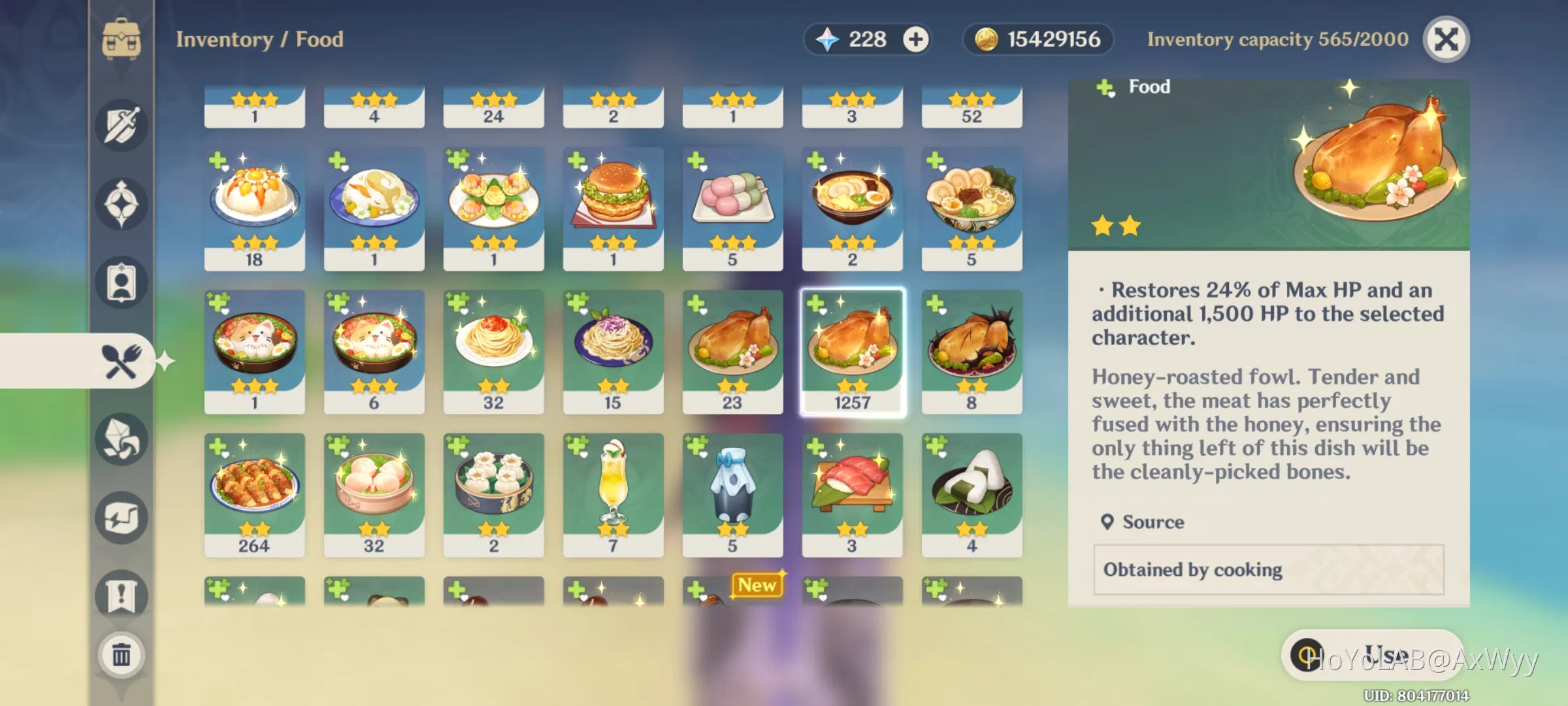Open the Gadgets inventory section
This screenshot has height=706, width=1568.
121,516
